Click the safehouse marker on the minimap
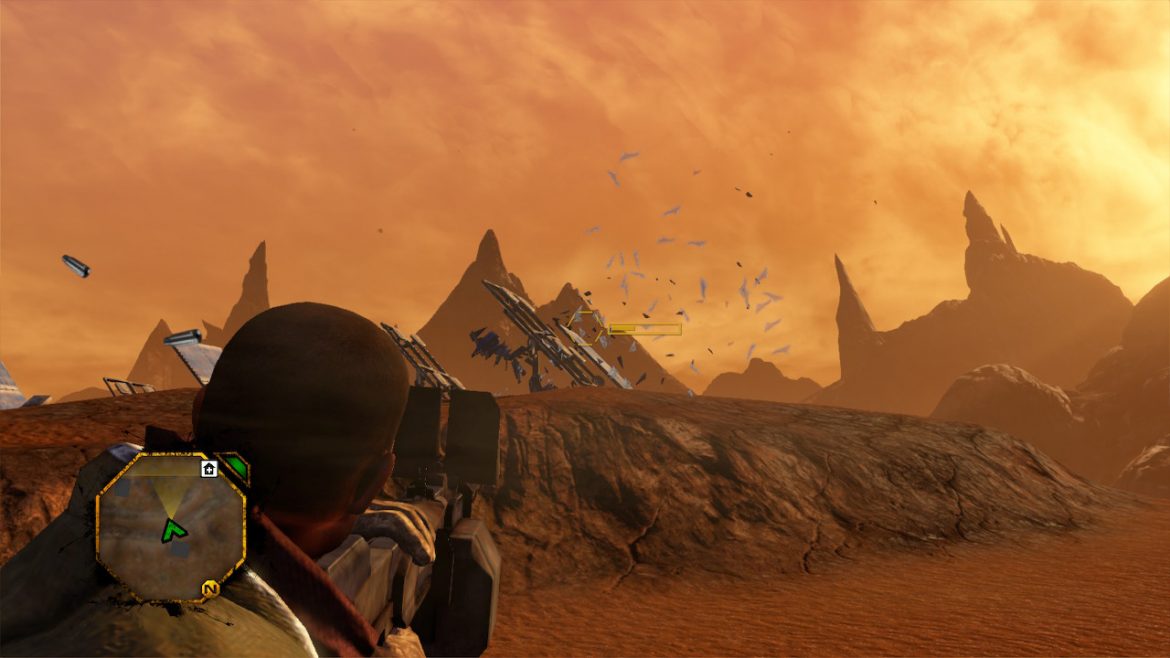Image resolution: width=1170 pixels, height=658 pixels. 209,468
